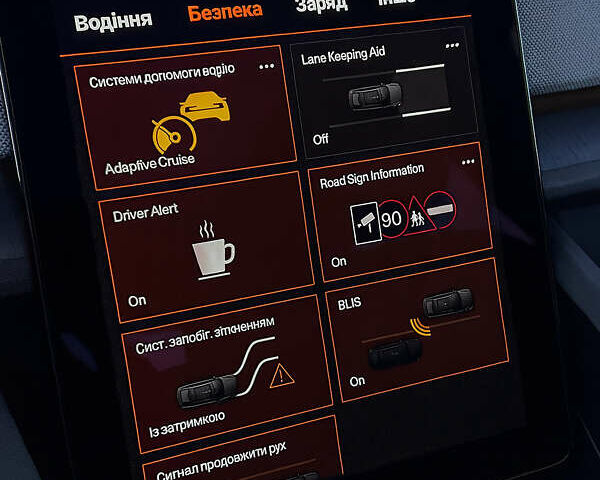Open the Заряд tab

321,6
